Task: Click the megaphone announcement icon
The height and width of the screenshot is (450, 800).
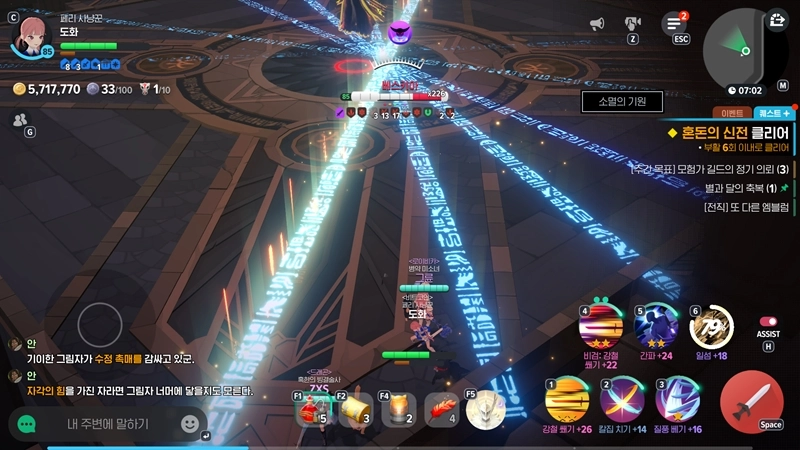Action: tap(597, 24)
